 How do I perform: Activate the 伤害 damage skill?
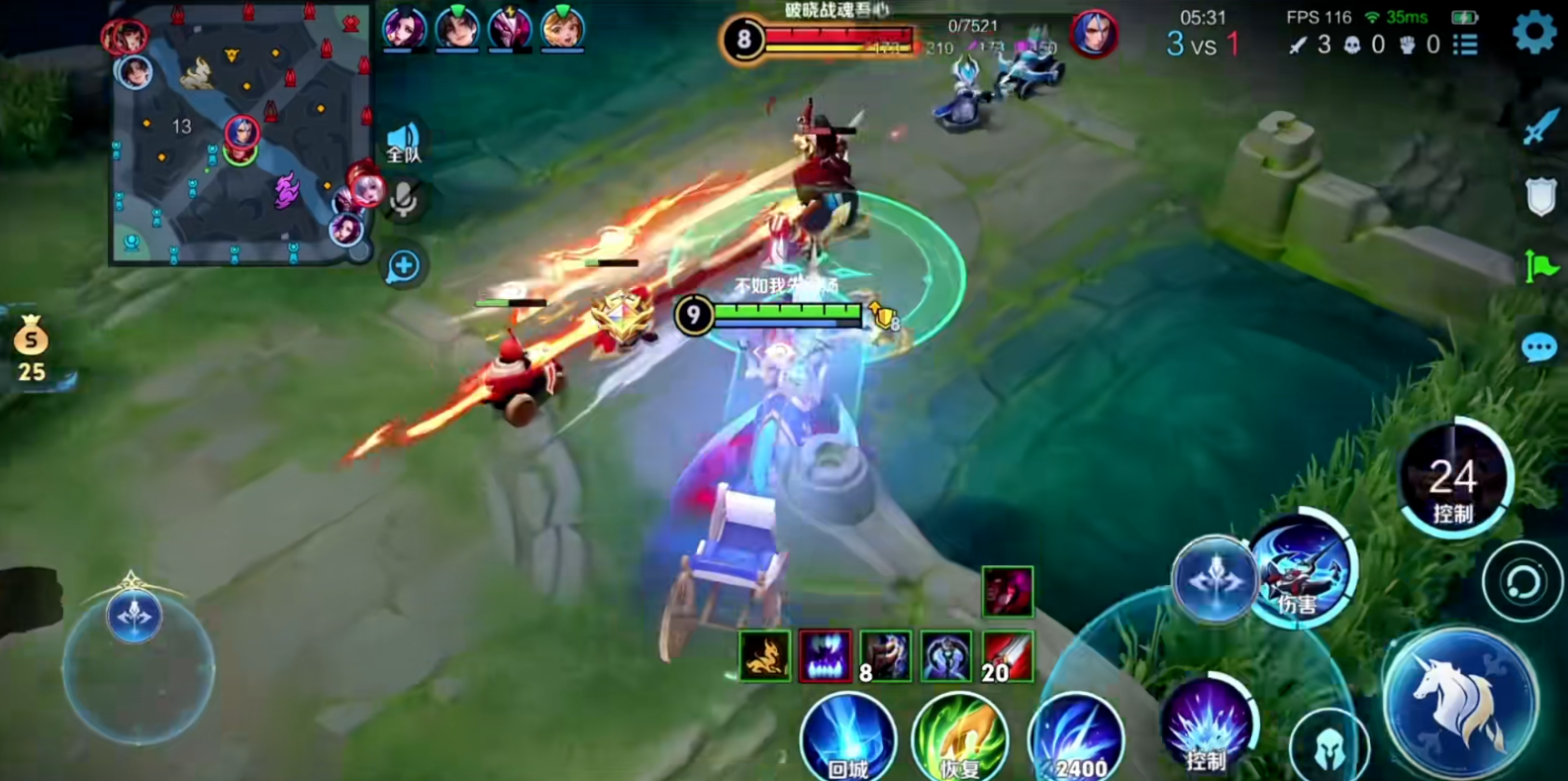1302,569
